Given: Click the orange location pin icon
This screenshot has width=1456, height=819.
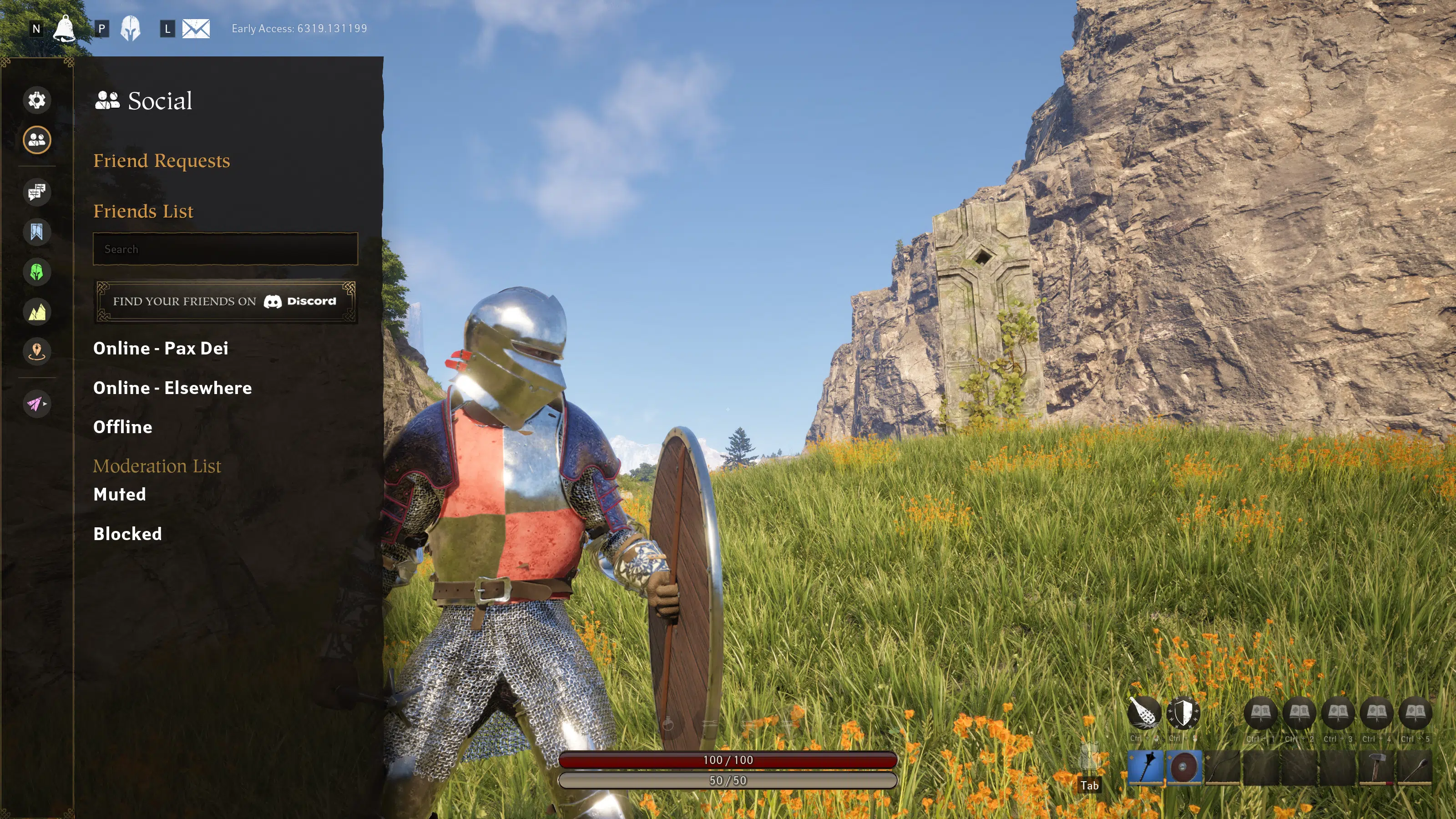Looking at the screenshot, I should (x=37, y=352).
